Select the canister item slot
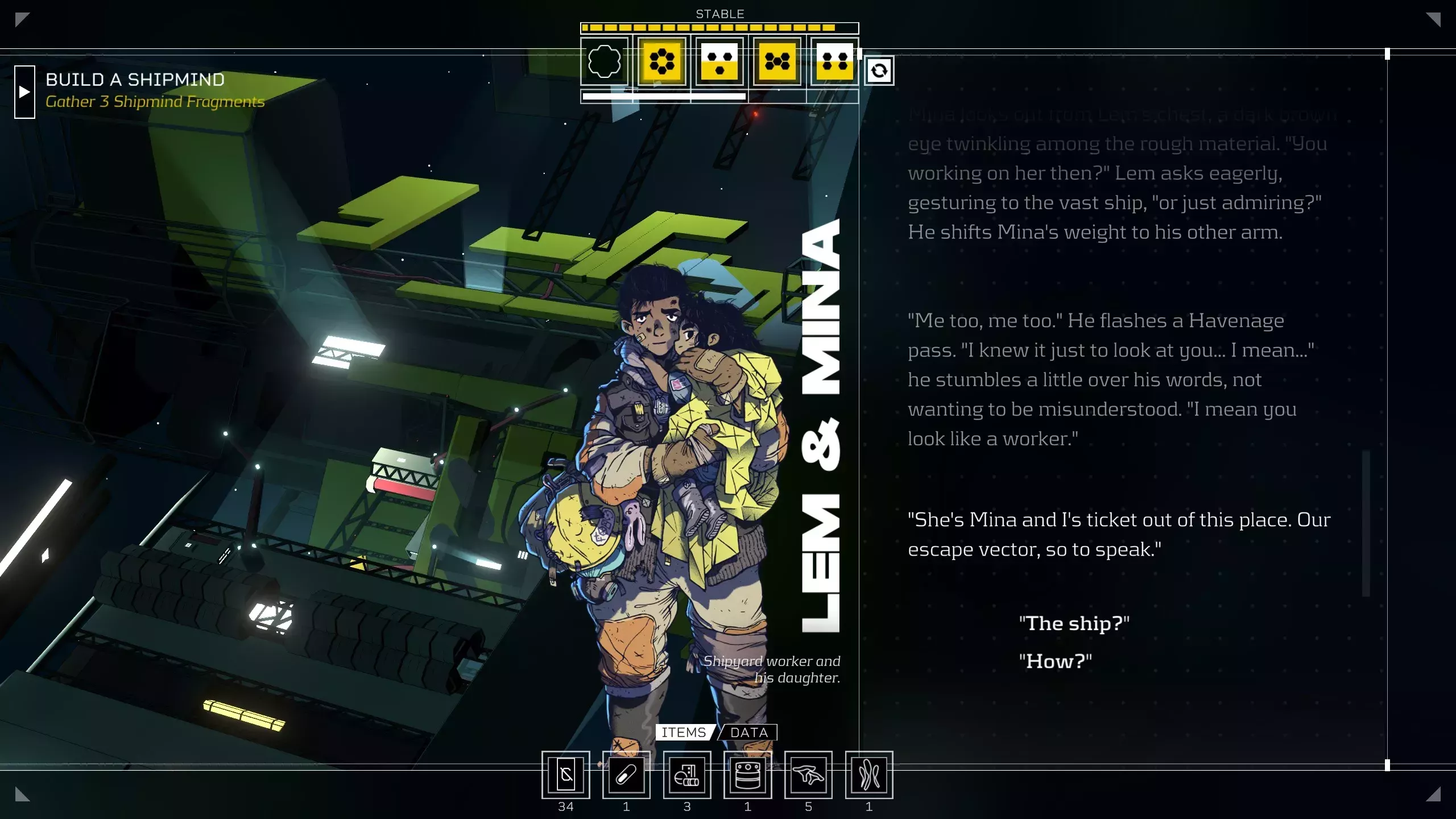1456x819 pixels. coord(747,775)
